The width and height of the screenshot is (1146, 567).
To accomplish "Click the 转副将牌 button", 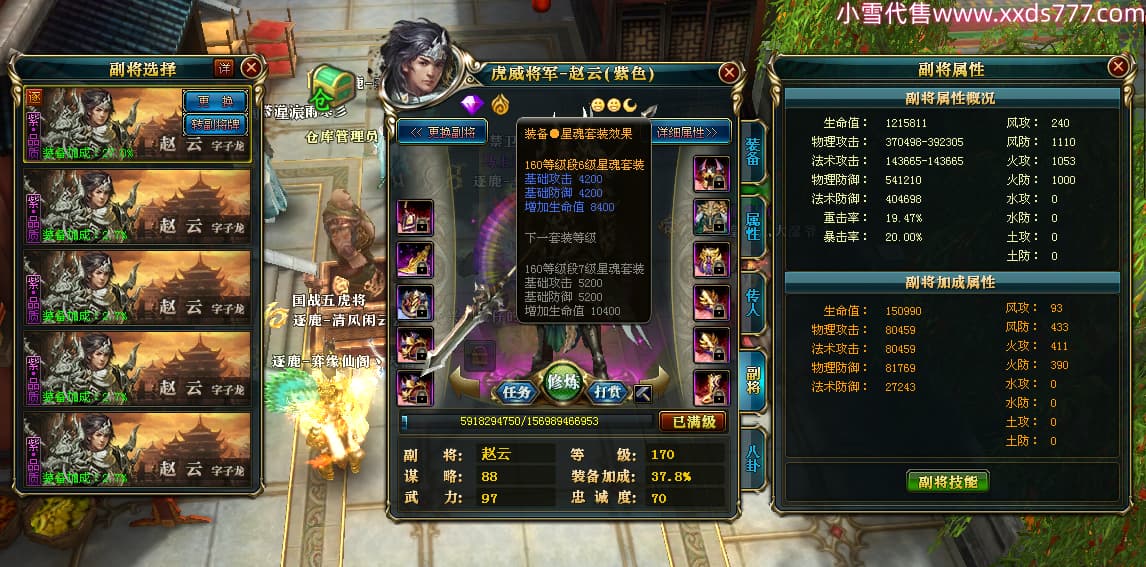I will point(215,124).
